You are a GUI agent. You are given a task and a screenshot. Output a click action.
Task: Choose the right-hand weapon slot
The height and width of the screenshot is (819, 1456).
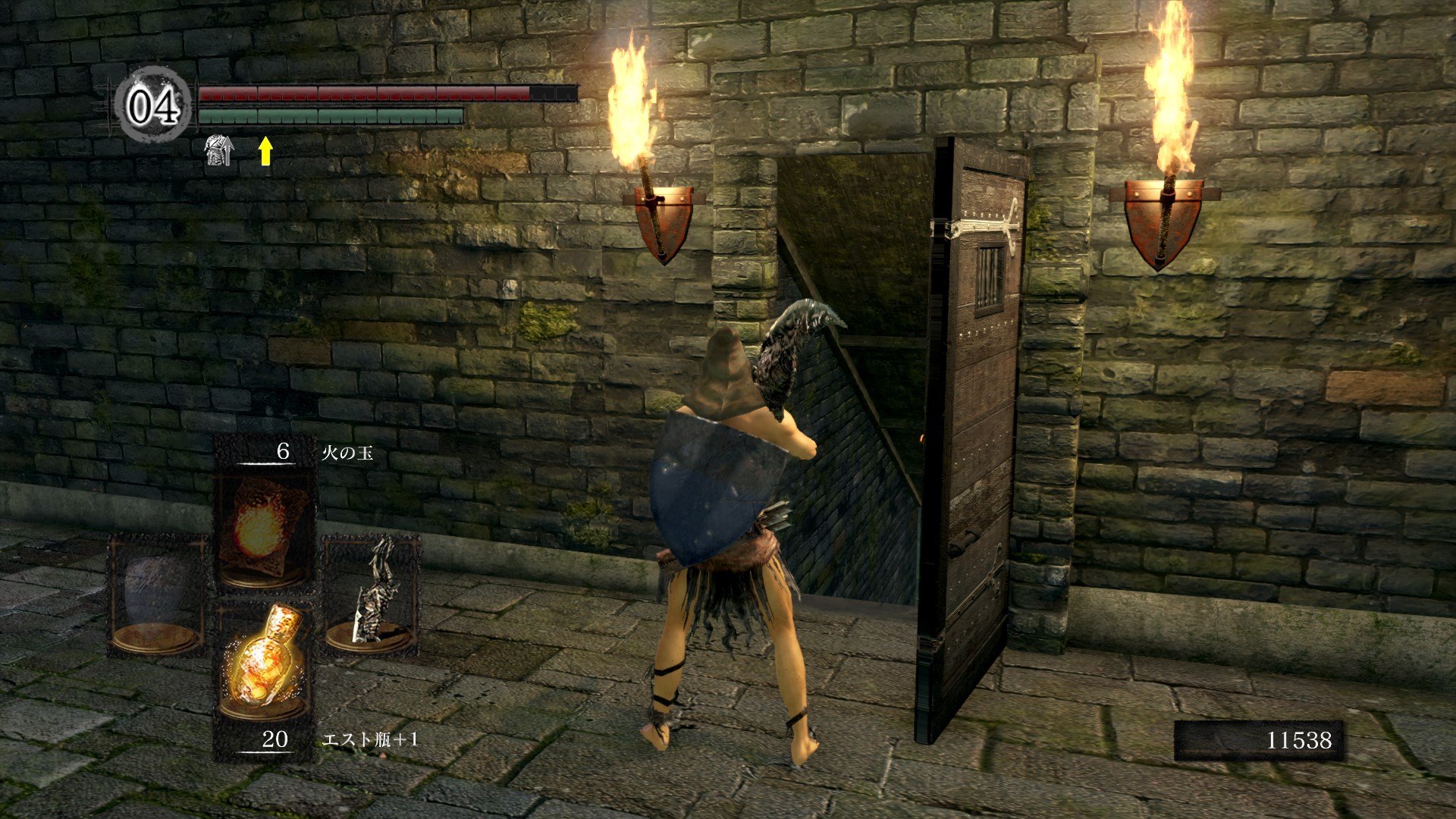tap(372, 595)
